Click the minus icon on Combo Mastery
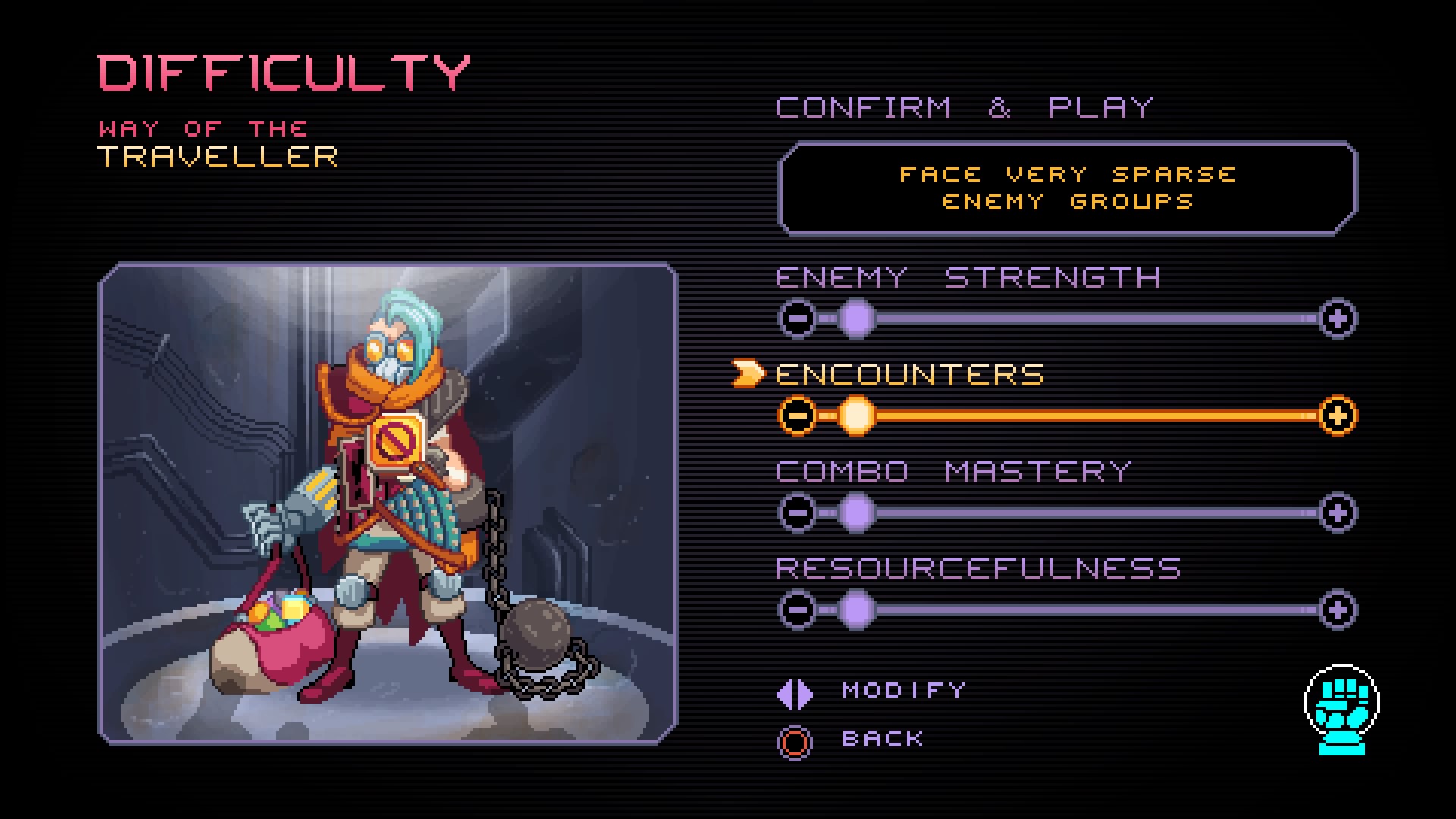 click(799, 512)
